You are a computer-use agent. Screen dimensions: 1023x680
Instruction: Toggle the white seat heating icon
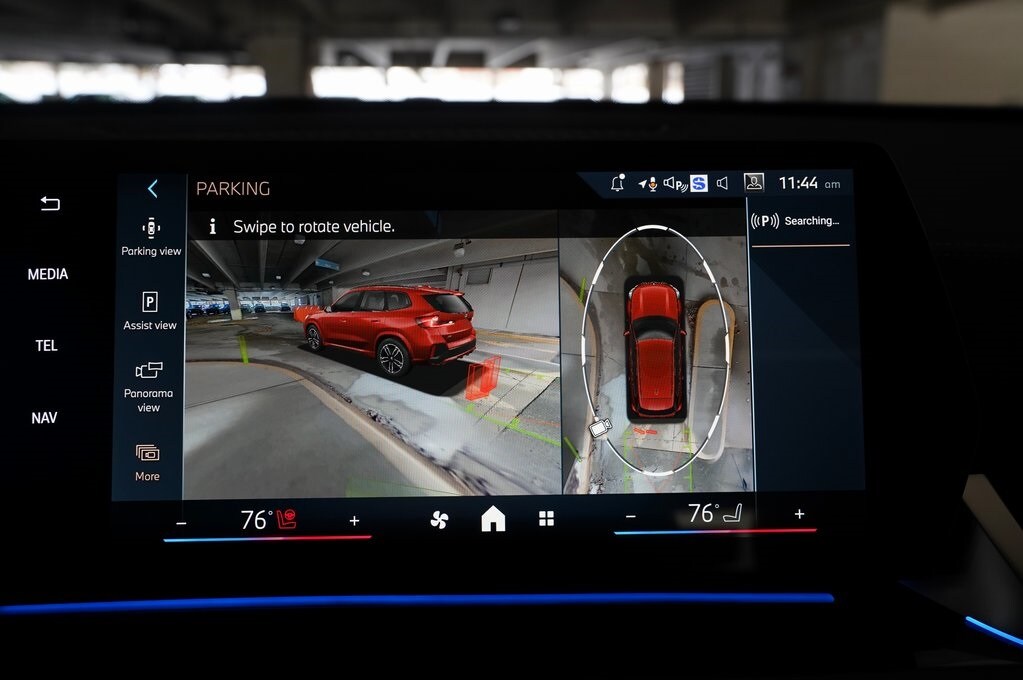[733, 514]
